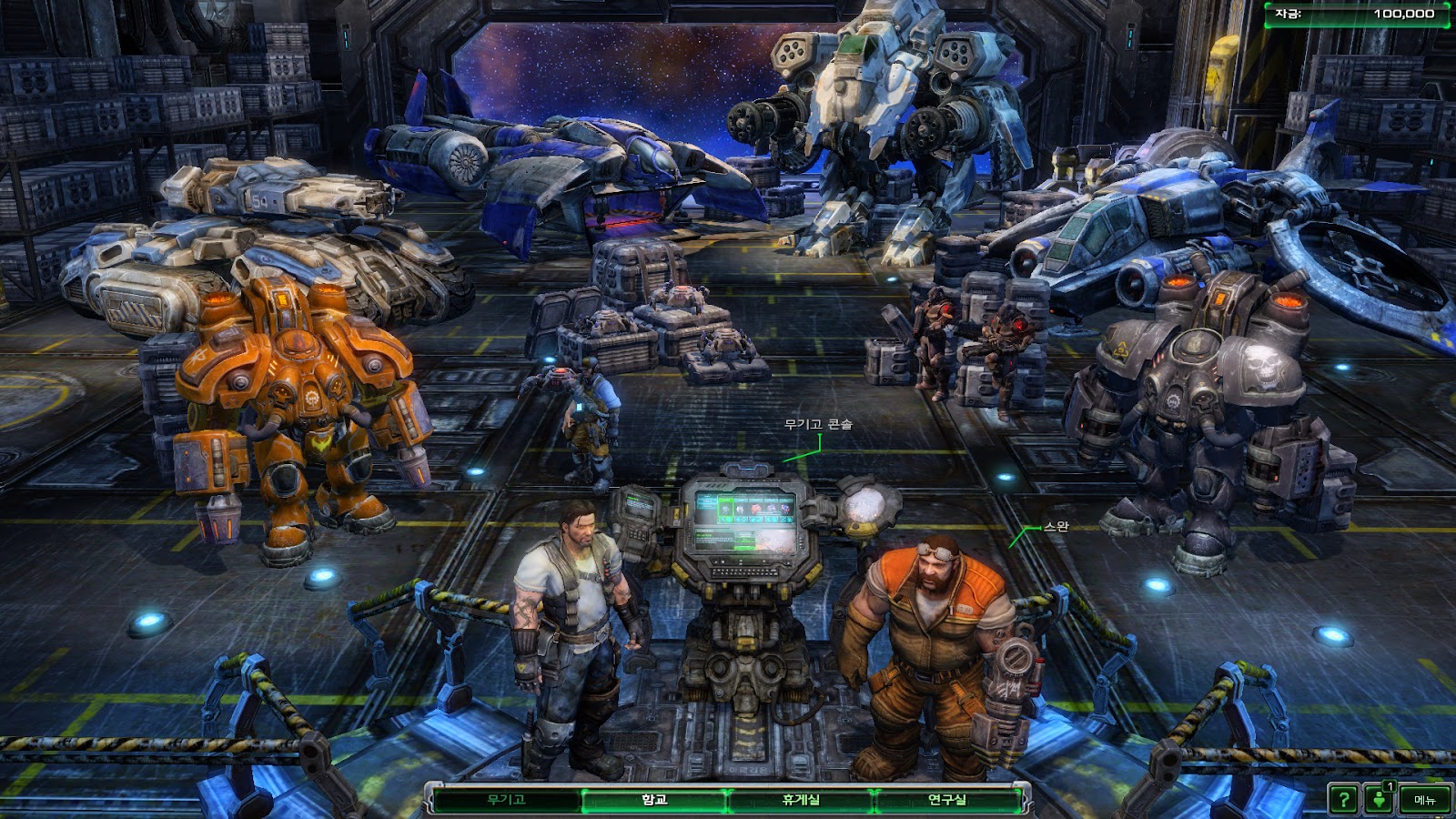Click the question mark help button
Screen dimensions: 1456x819
pyautogui.click(x=1342, y=800)
